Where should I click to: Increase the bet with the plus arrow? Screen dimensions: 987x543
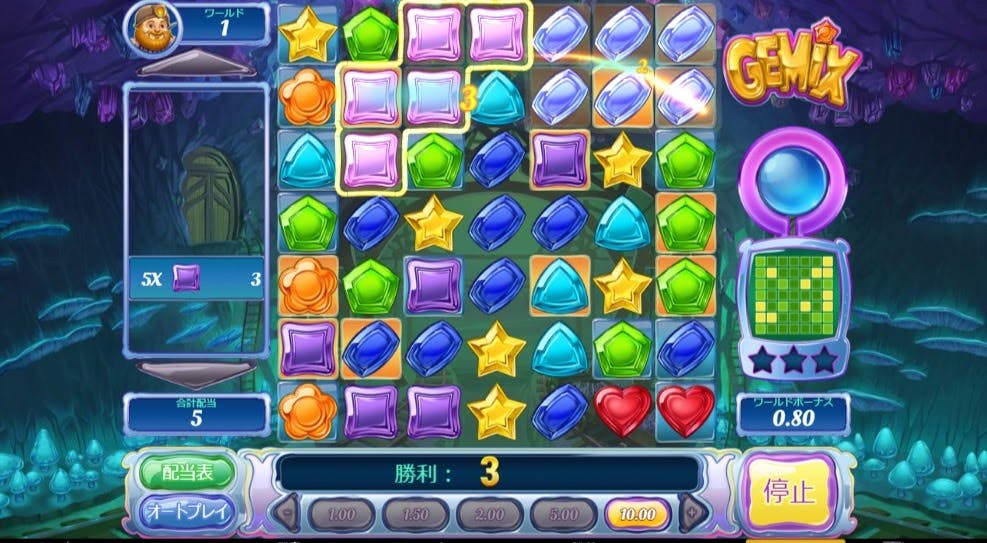point(691,514)
